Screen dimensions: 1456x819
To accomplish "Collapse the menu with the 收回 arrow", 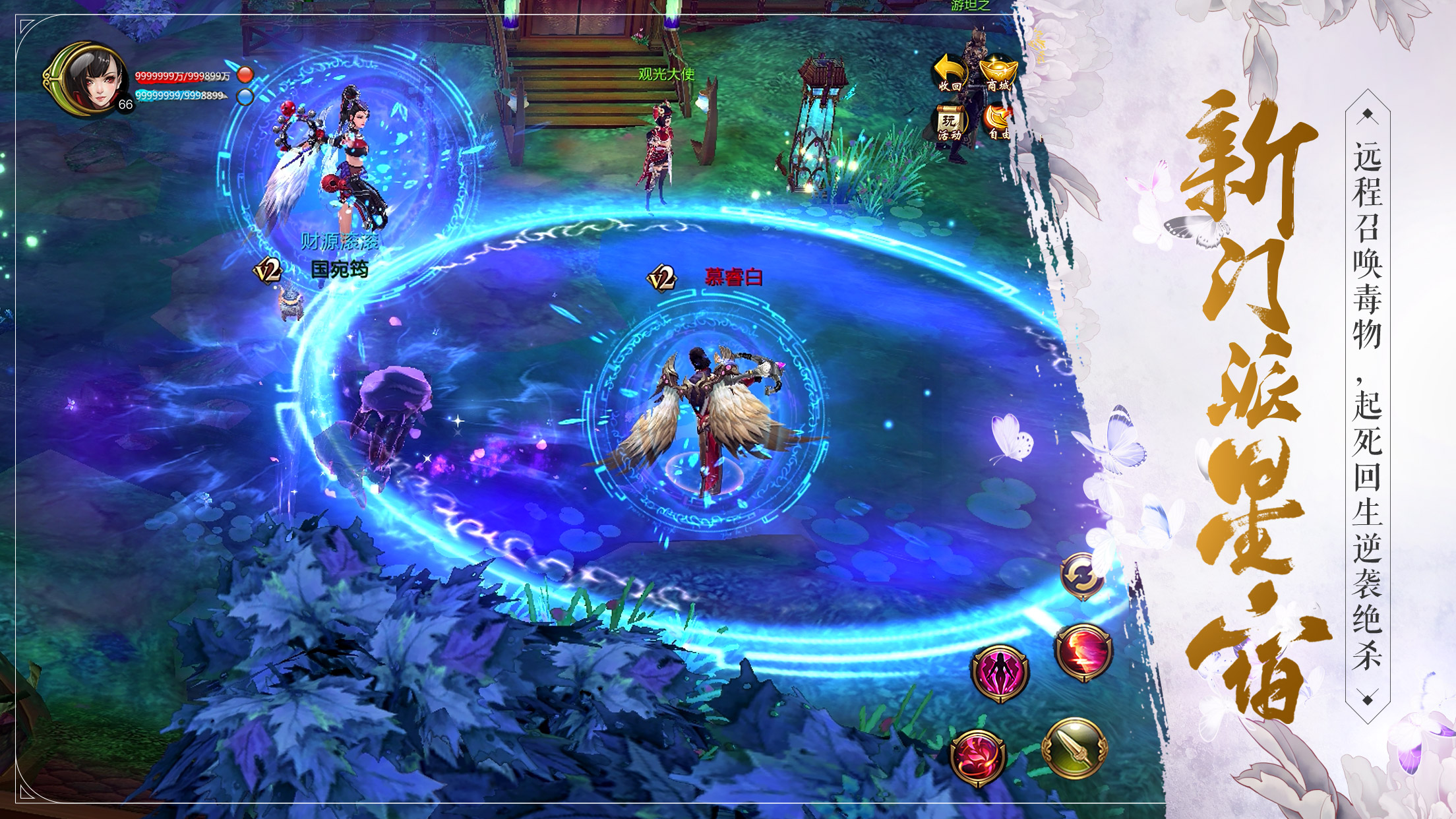I will (x=950, y=73).
